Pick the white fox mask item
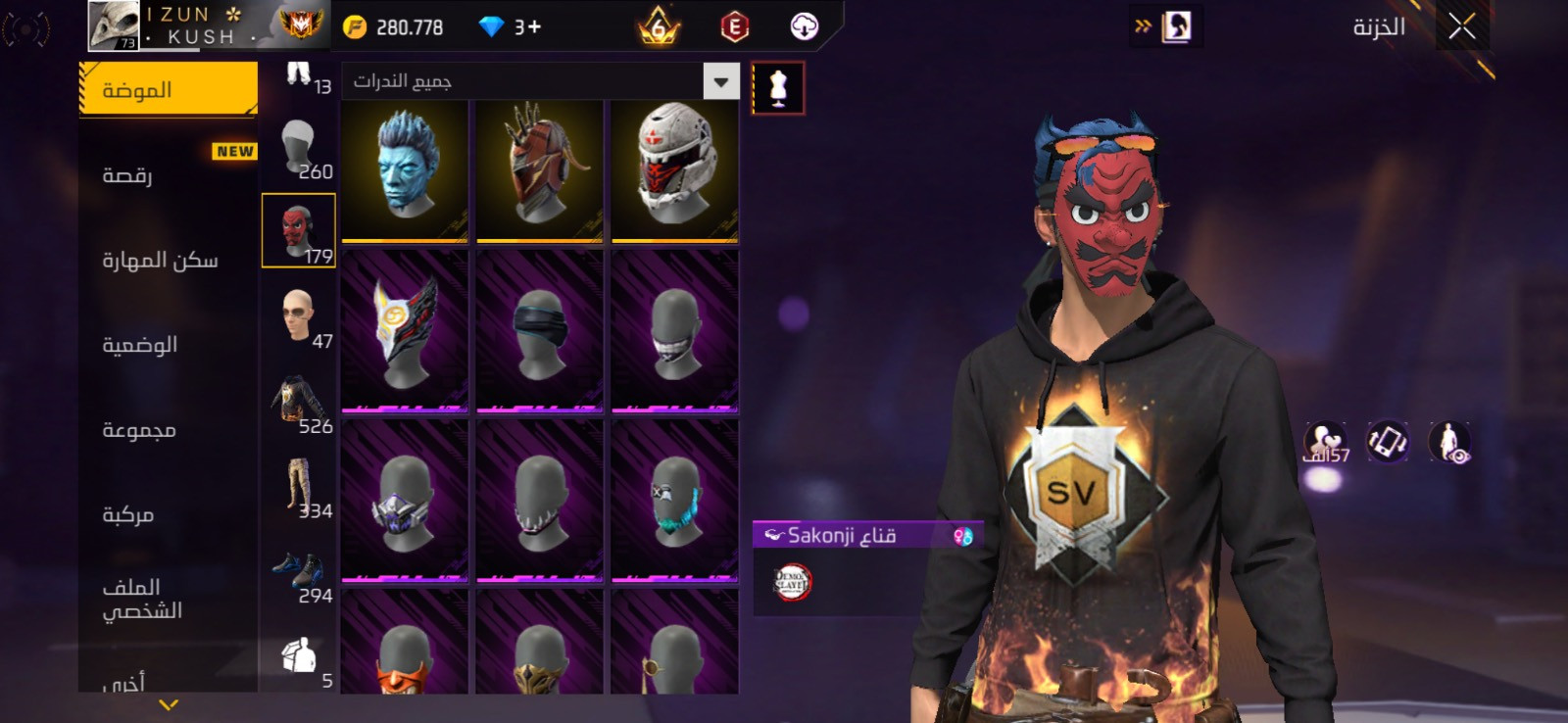The height and width of the screenshot is (723, 1568). (405, 330)
